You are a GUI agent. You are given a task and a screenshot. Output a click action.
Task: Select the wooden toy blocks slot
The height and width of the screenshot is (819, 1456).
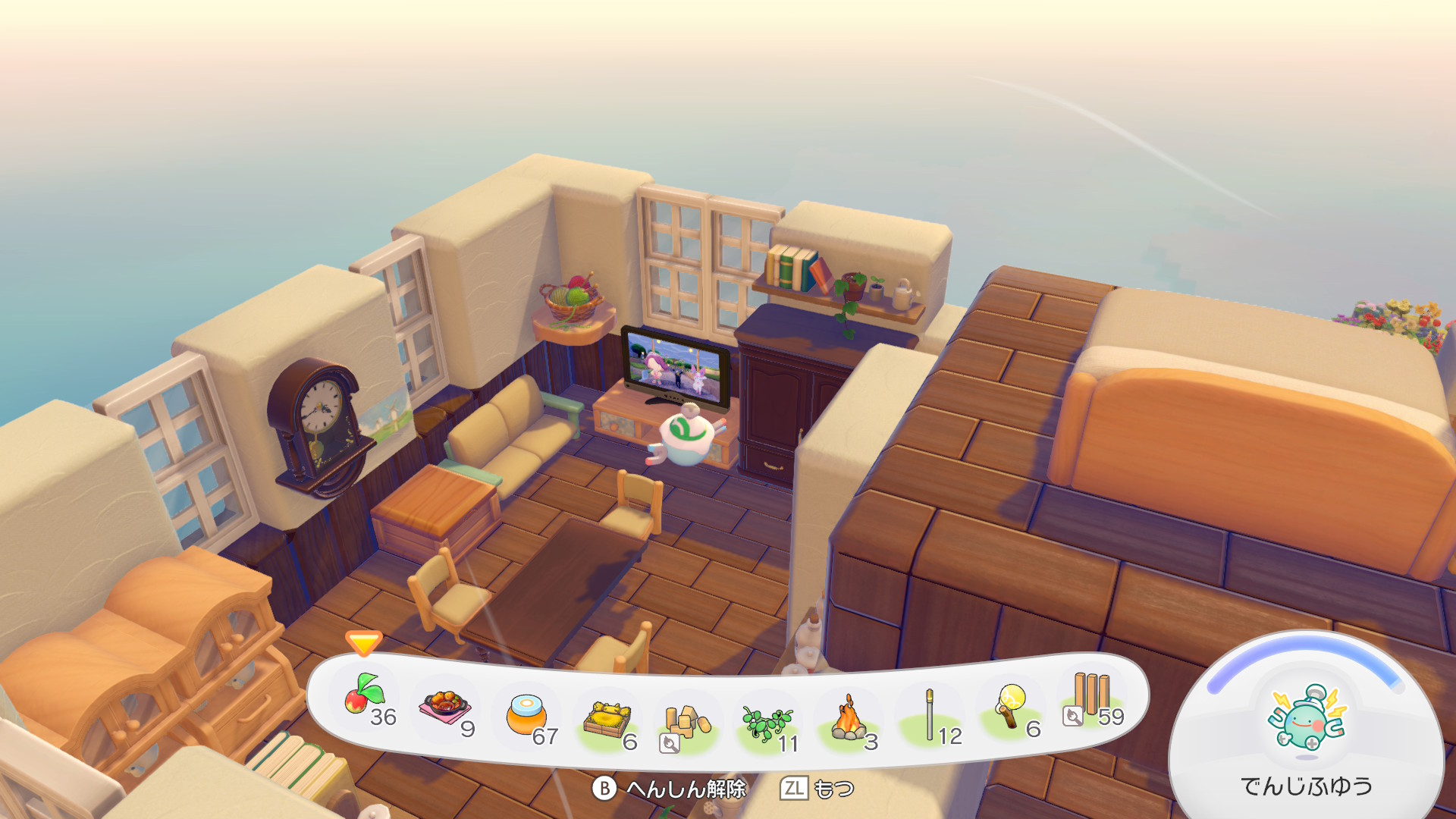click(686, 724)
